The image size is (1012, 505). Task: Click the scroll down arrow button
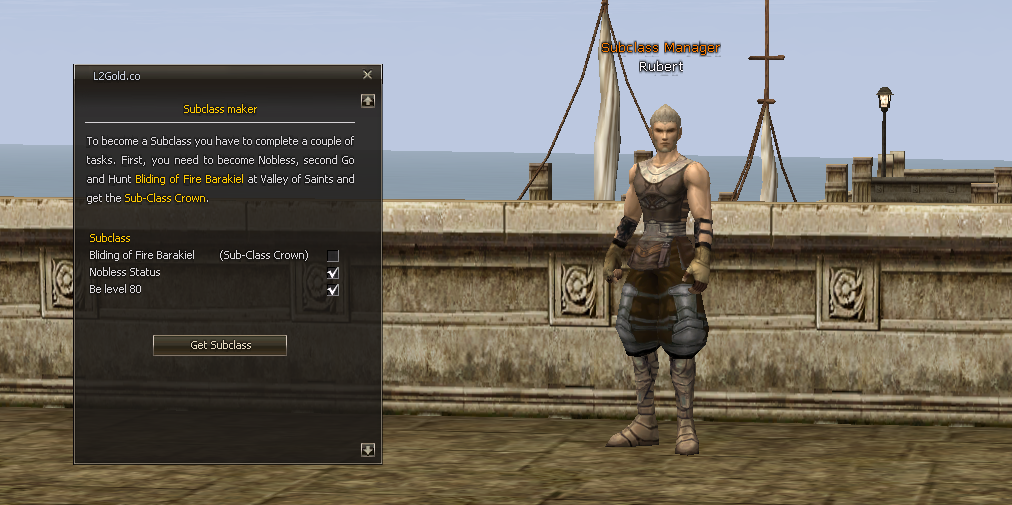pyautogui.click(x=368, y=450)
